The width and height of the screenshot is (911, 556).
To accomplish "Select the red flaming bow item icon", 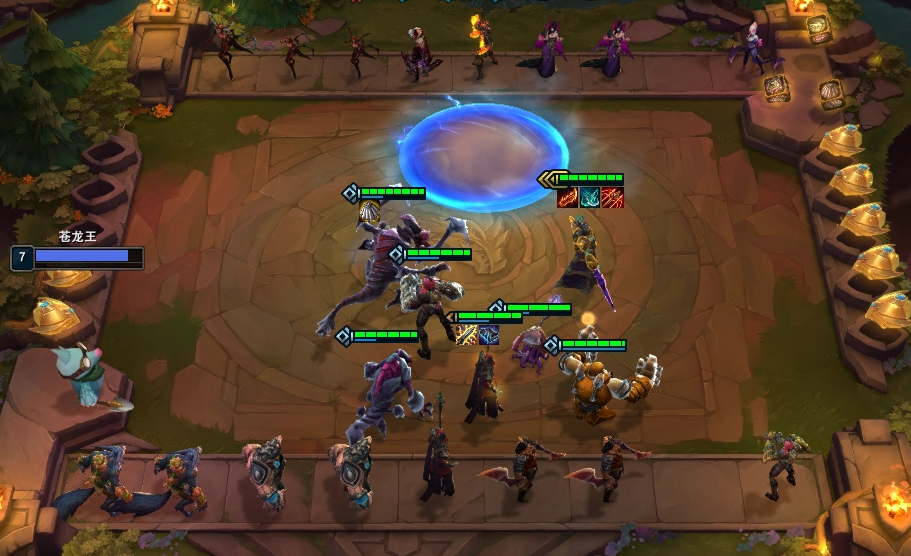I will (x=568, y=197).
